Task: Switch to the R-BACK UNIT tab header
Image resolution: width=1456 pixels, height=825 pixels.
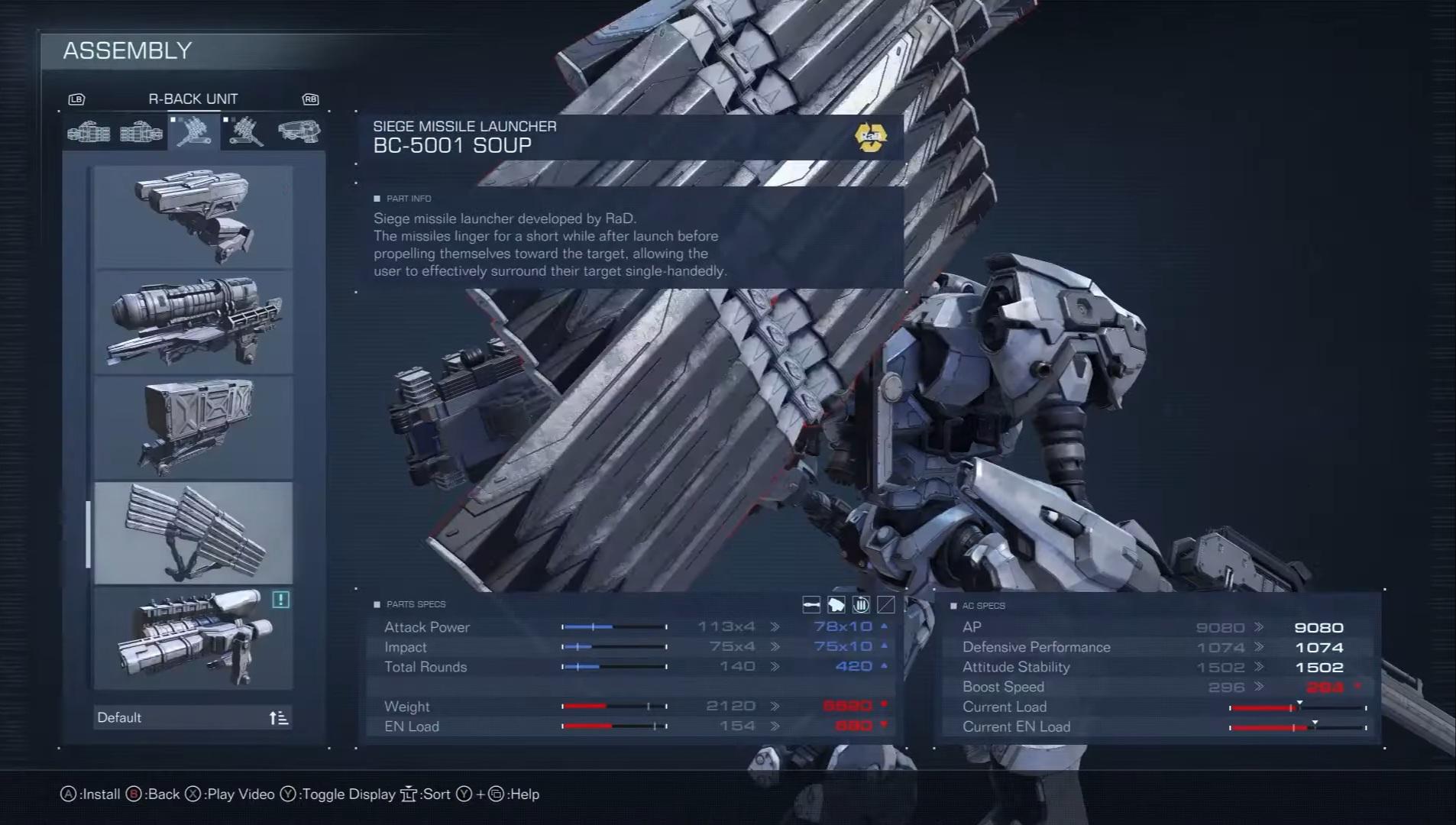Action: click(x=193, y=99)
